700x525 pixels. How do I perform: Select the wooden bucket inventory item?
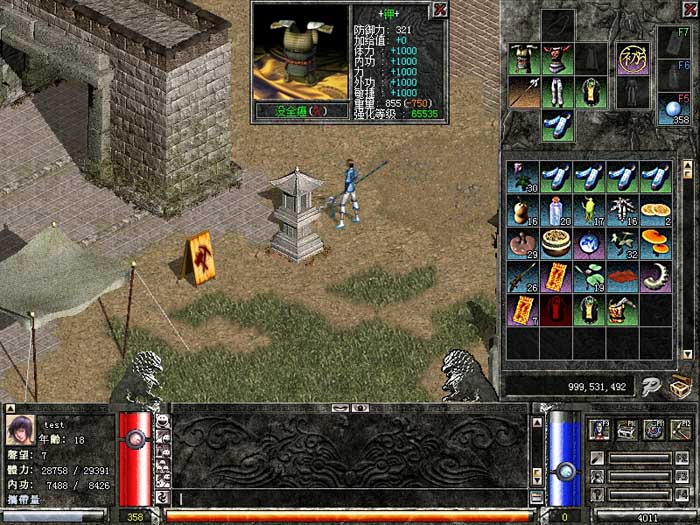click(x=621, y=311)
